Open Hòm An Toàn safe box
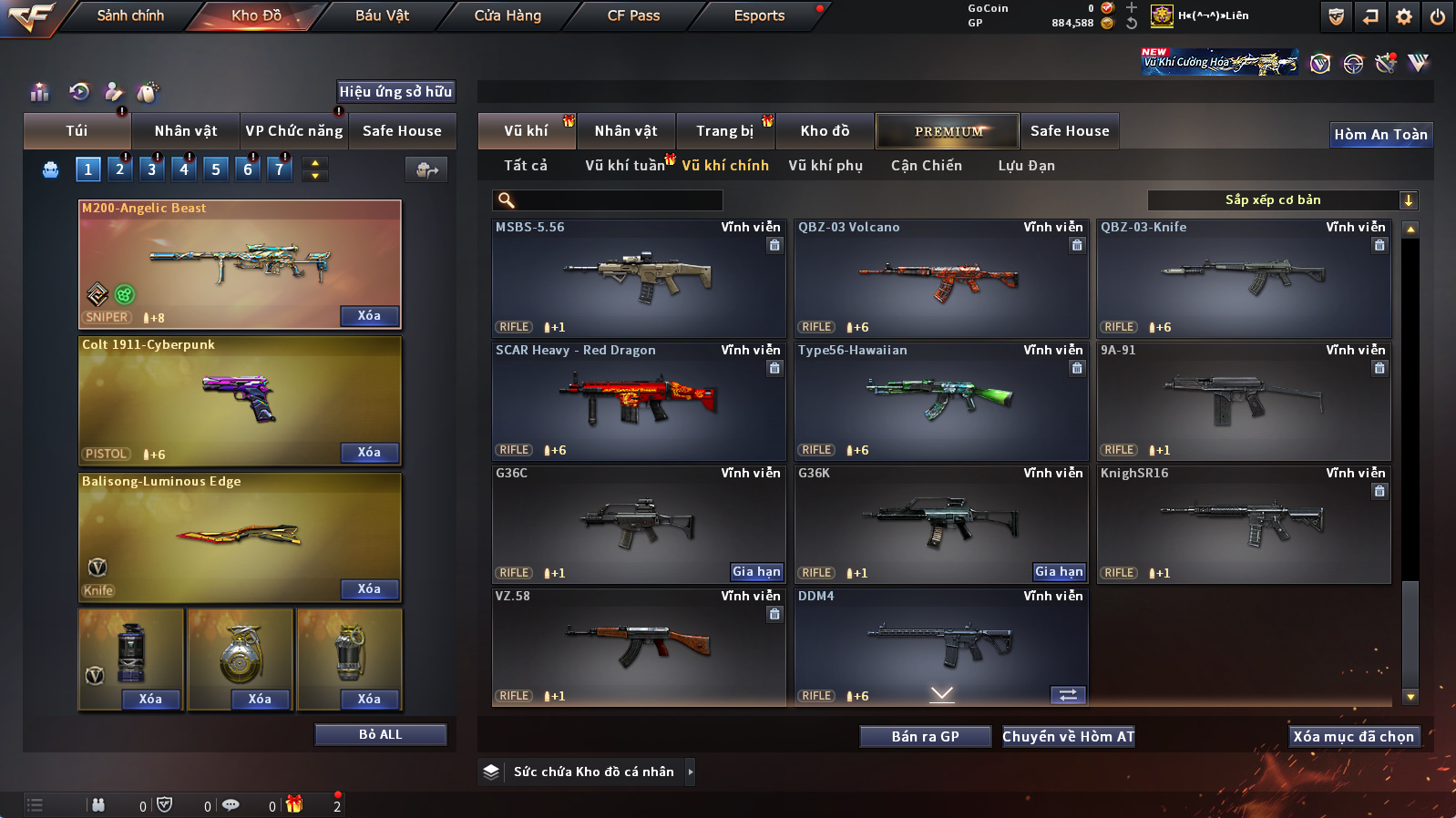 [x=1380, y=135]
